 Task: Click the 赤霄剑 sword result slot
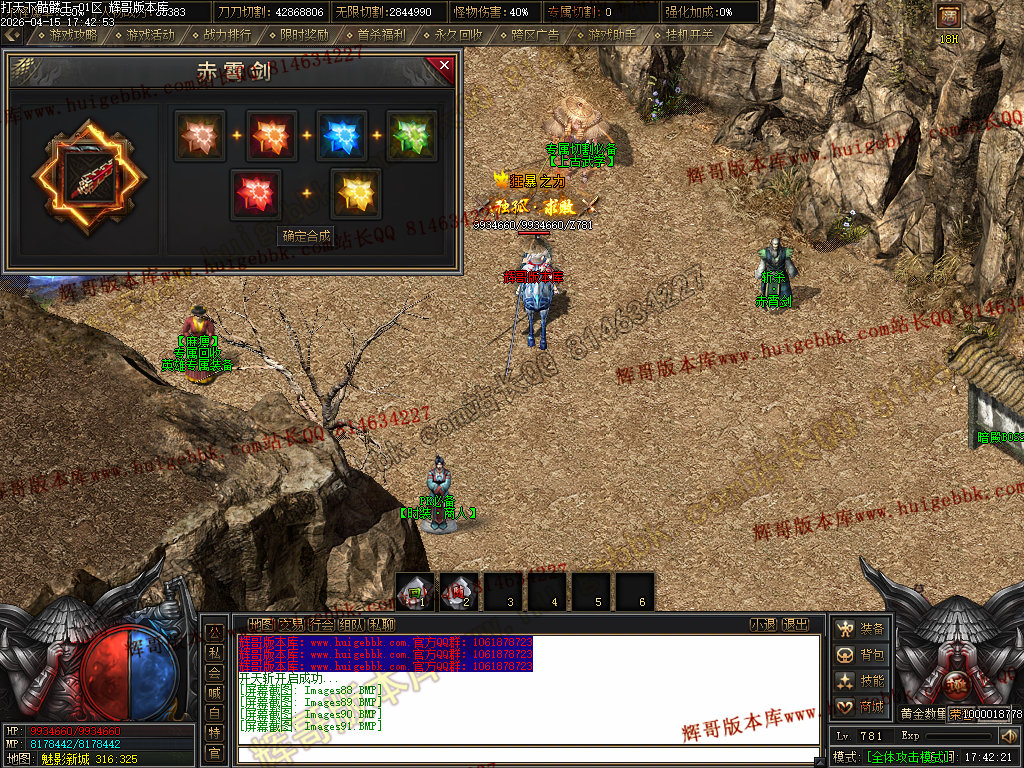[x=89, y=177]
